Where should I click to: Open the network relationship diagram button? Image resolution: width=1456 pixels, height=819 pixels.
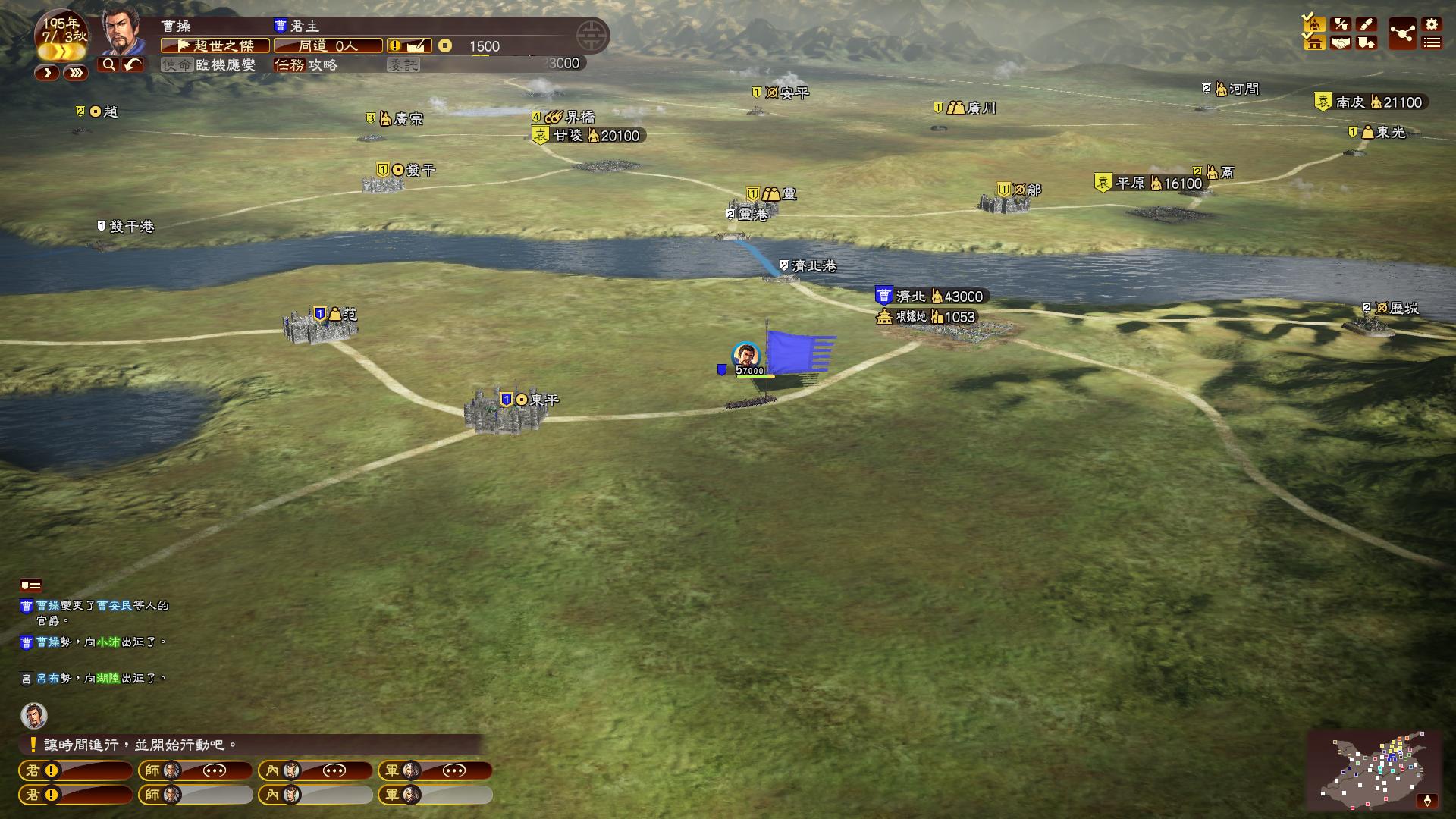pos(1402,34)
